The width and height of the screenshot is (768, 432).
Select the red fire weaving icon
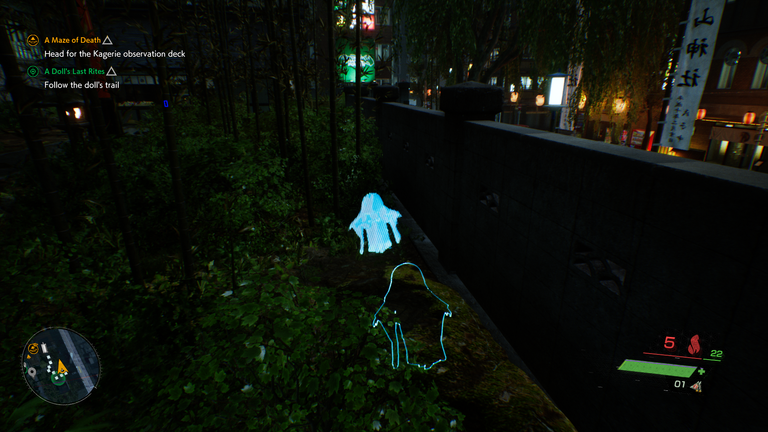[694, 345]
